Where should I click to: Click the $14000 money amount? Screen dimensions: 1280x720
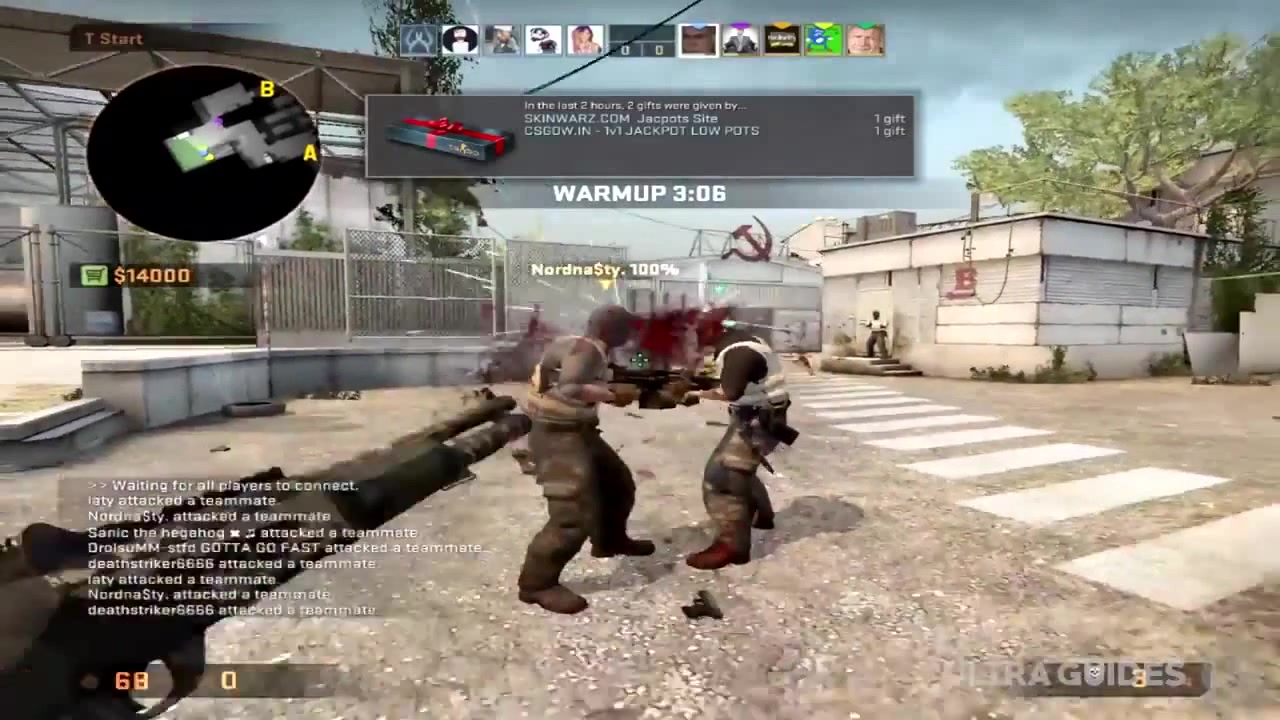coord(151,275)
